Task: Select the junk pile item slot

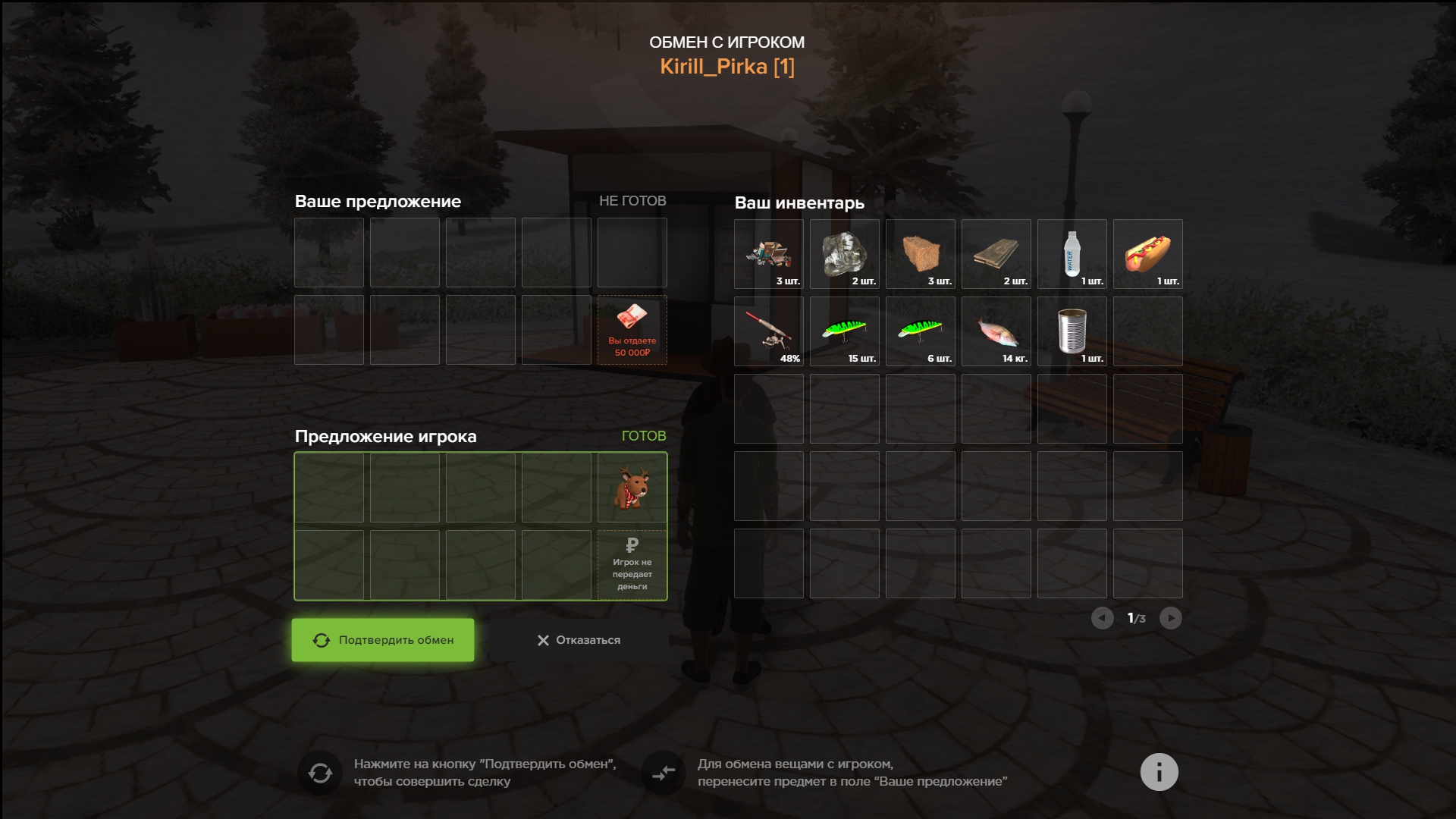Action: point(768,254)
